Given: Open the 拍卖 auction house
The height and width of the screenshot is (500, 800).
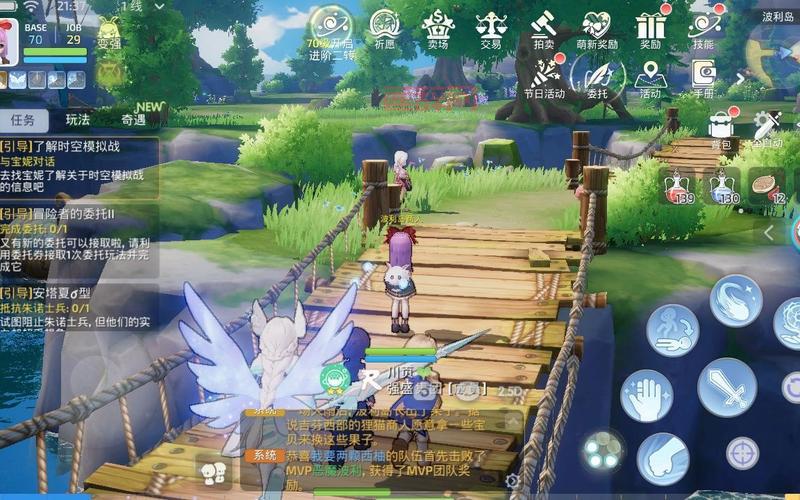Looking at the screenshot, I should tap(543, 28).
